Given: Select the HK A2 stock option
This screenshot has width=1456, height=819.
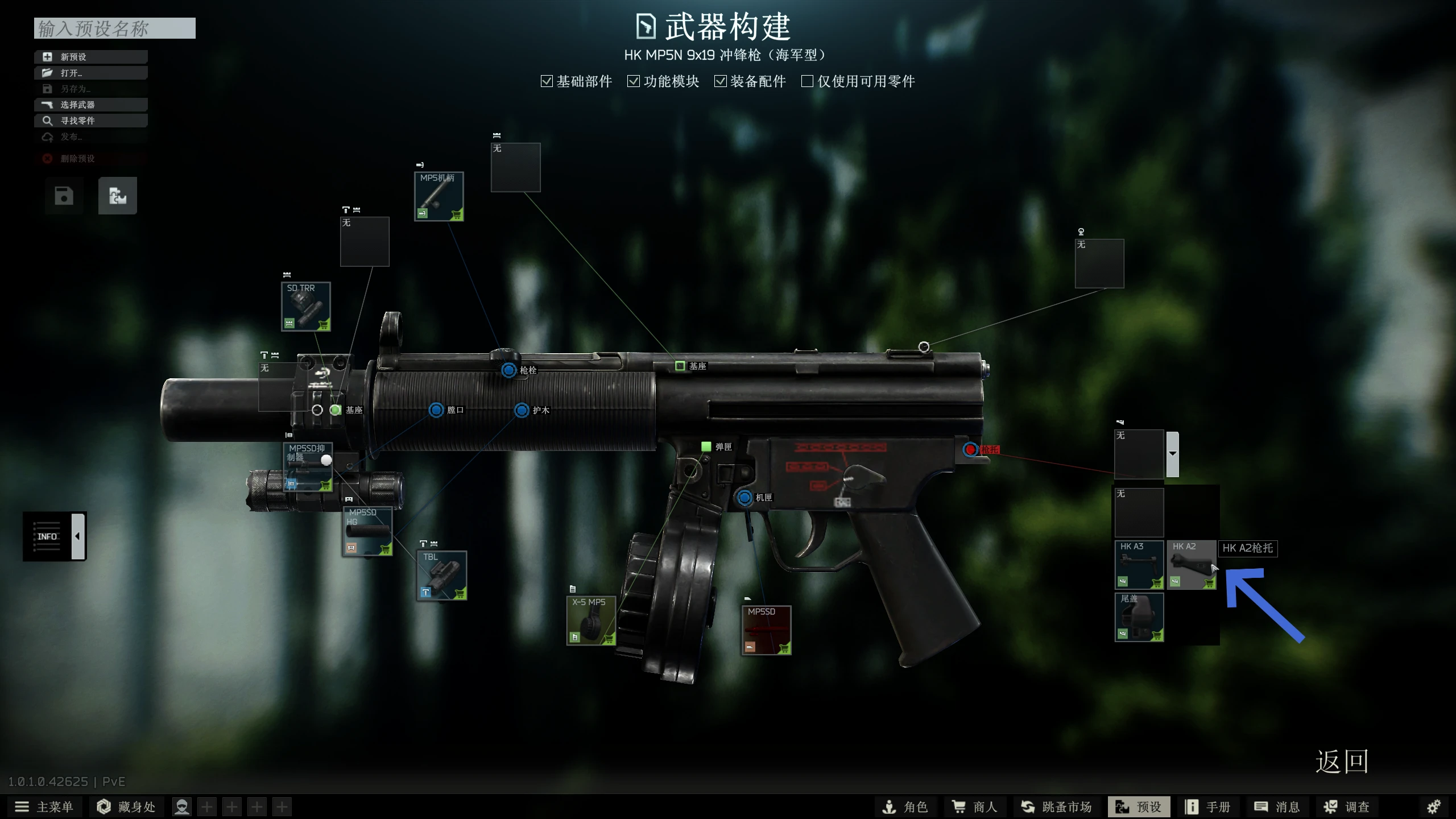Looking at the screenshot, I should [x=1191, y=565].
